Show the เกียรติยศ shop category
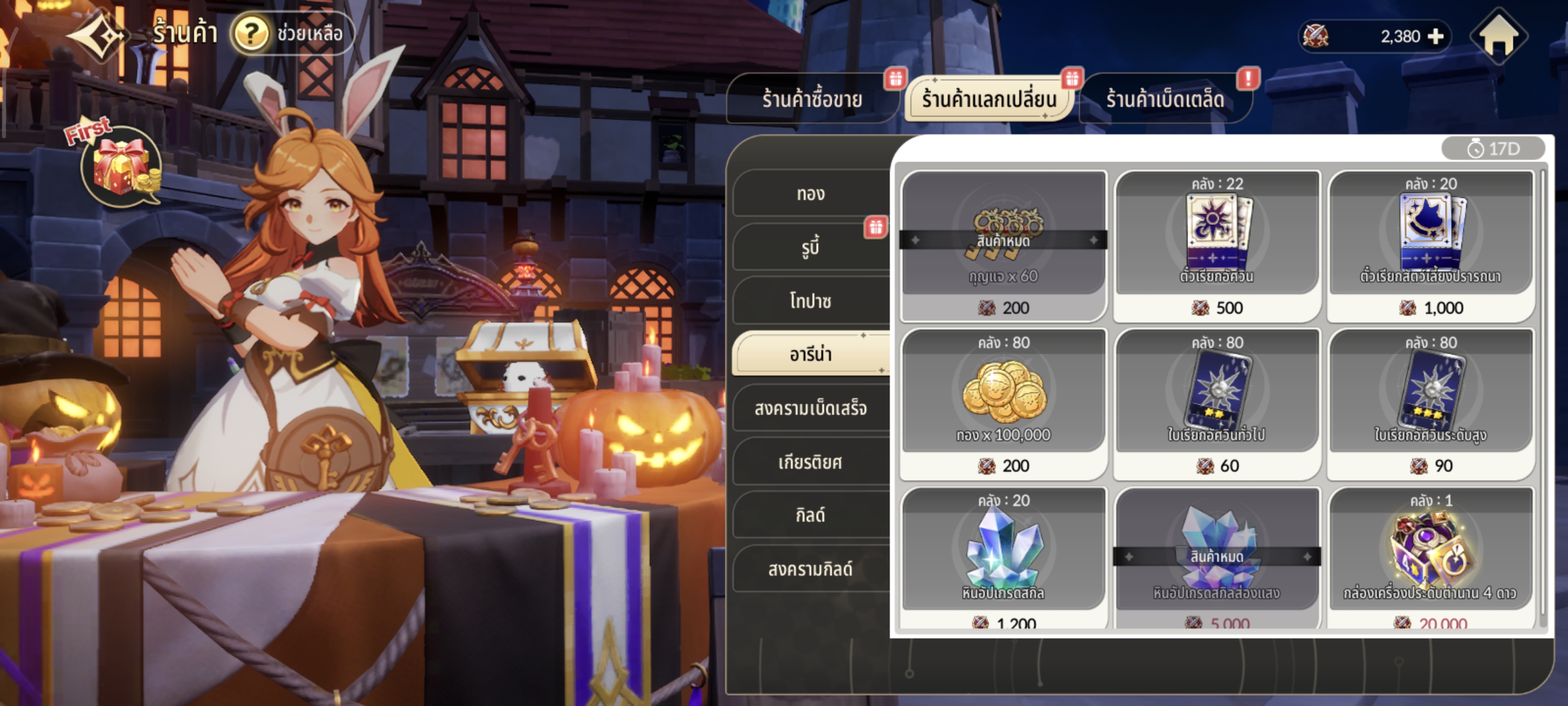Viewport: 1568px width, 706px height. tap(811, 462)
